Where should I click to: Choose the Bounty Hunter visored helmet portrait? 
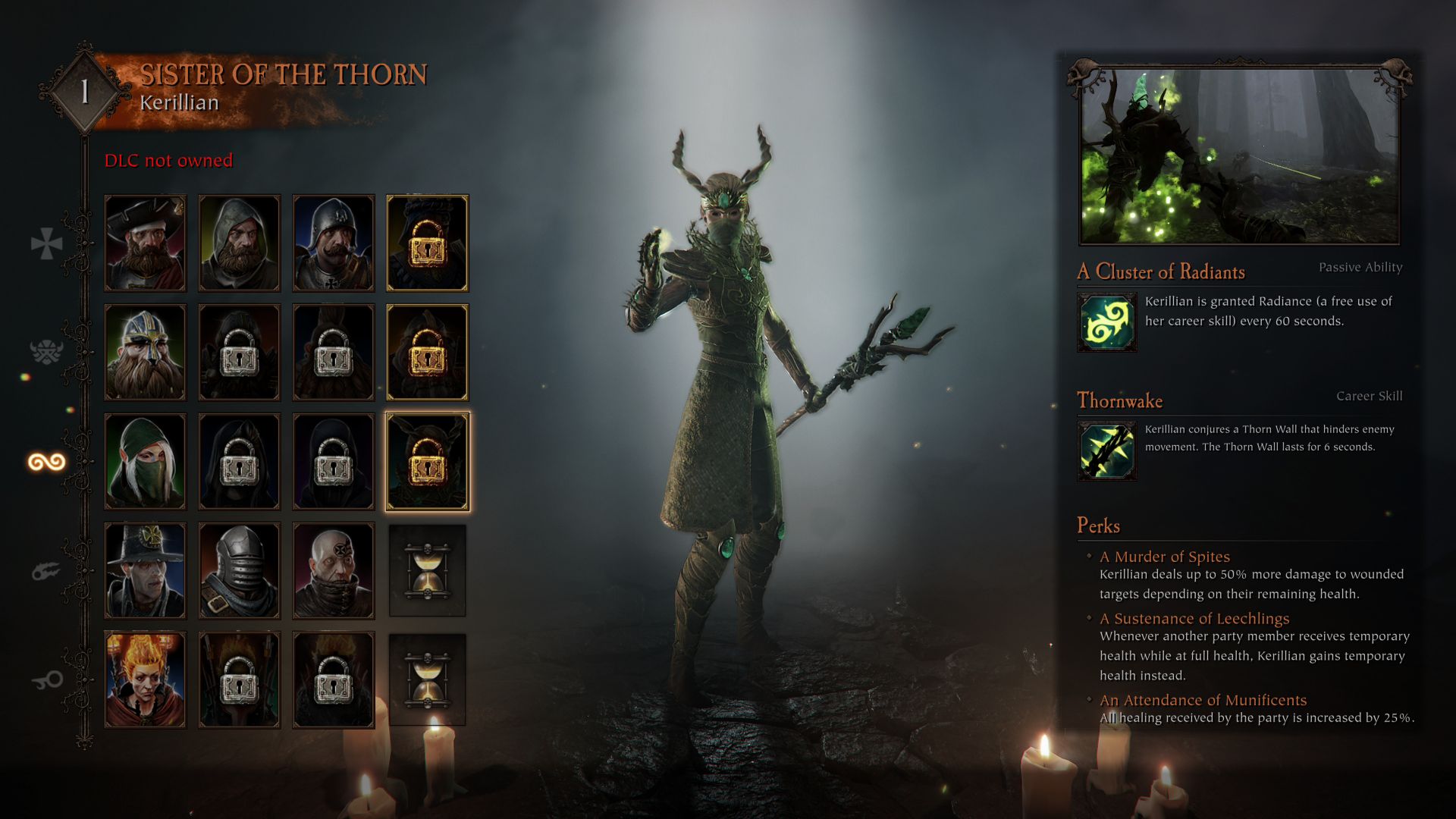239,571
